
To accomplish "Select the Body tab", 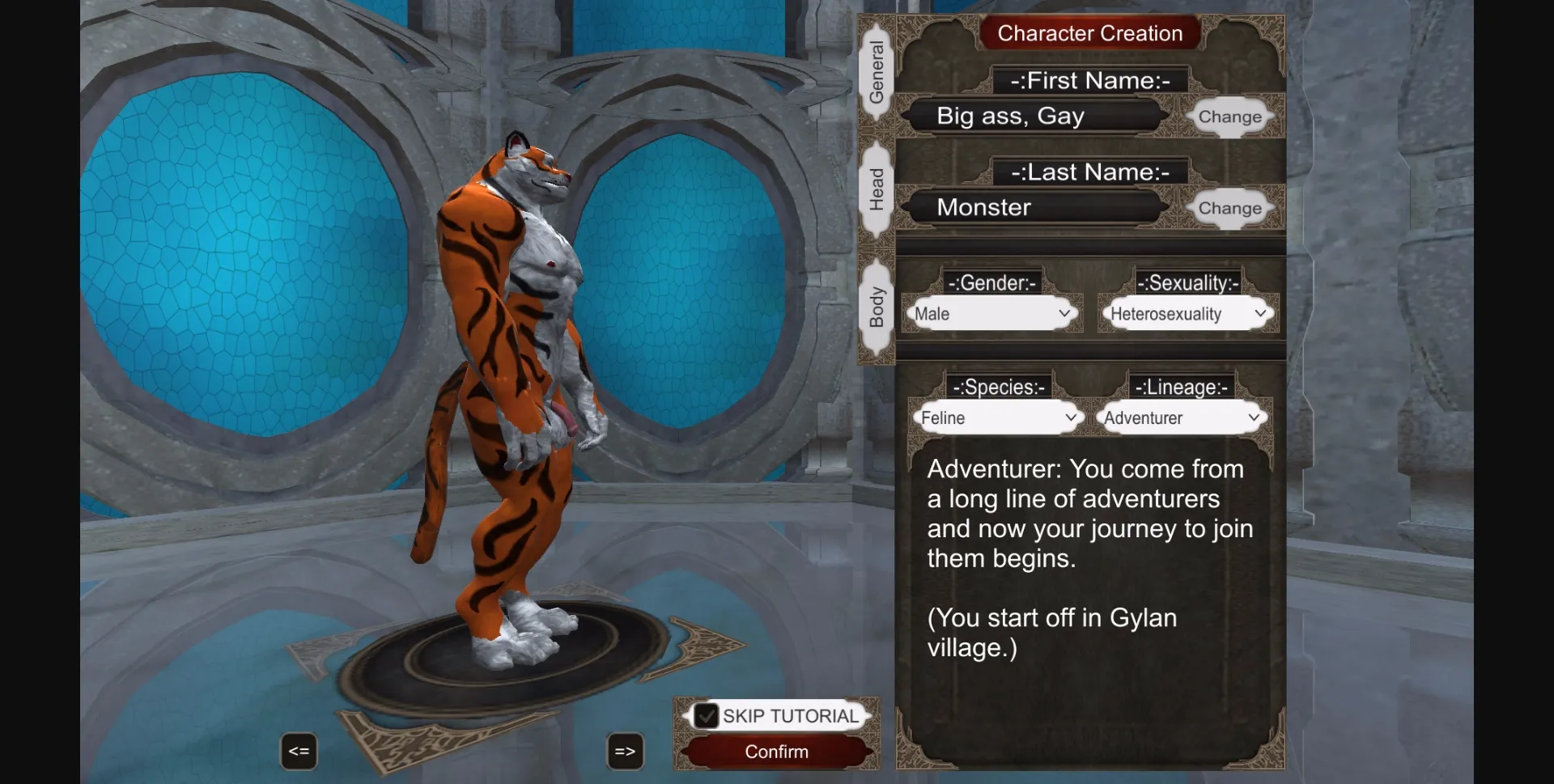I will click(x=877, y=307).
